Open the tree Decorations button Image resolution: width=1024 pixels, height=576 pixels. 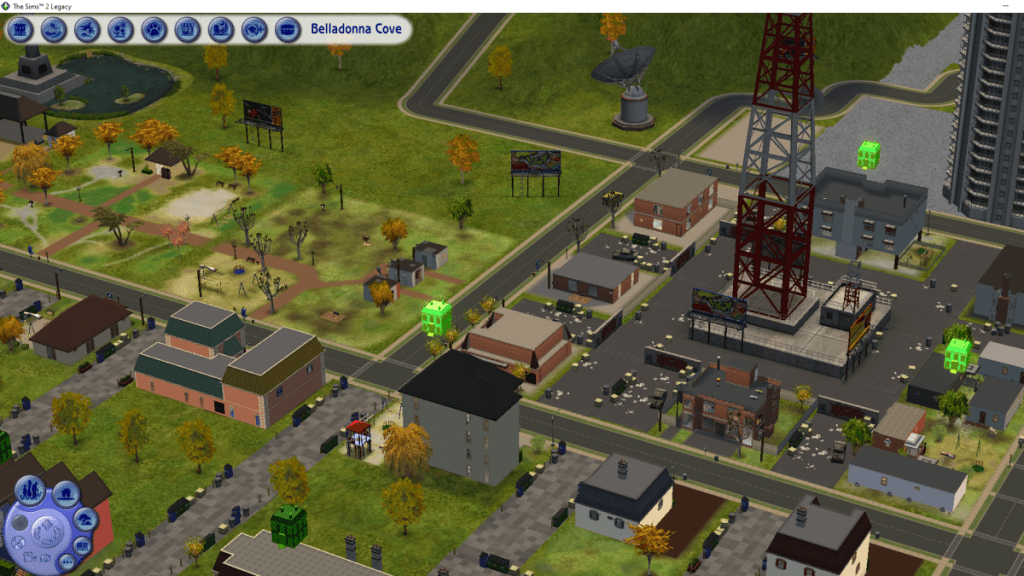click(87, 519)
